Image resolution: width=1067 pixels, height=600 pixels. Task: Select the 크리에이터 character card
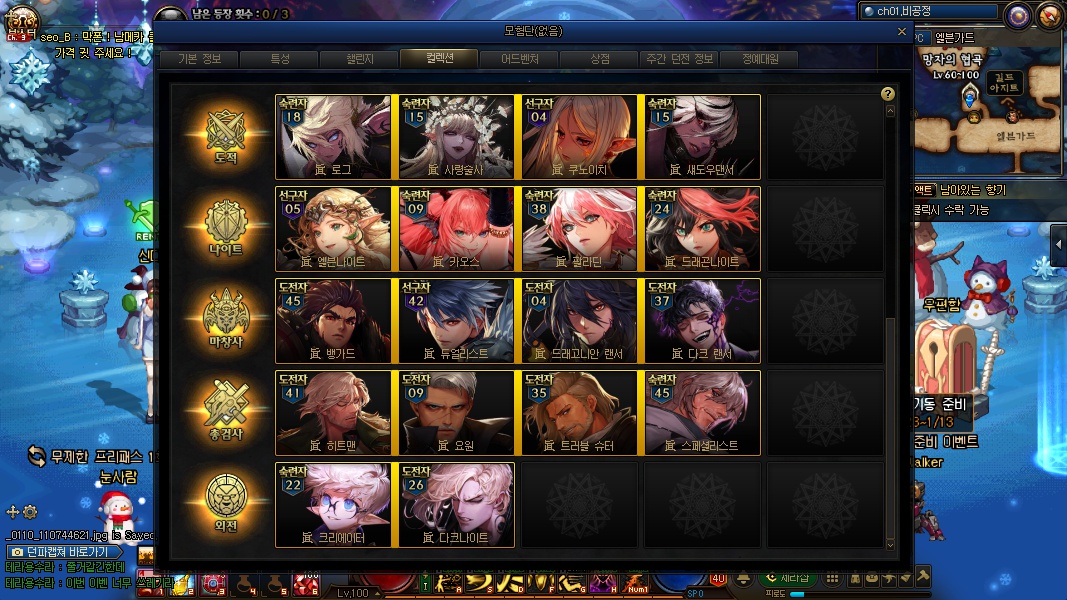[x=333, y=504]
